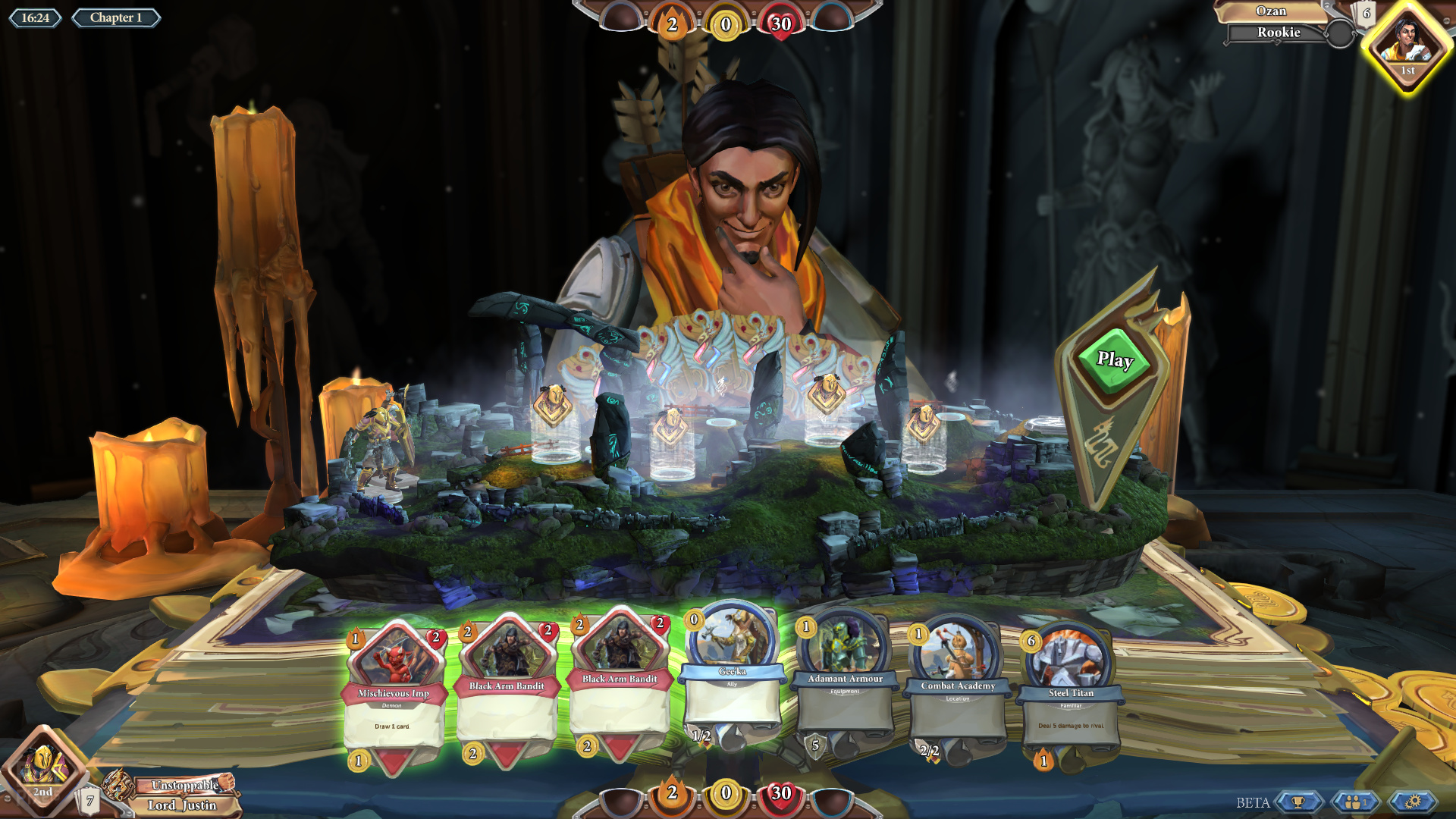This screenshot has height=819, width=1456.
Task: Open the gear settings menu
Action: coord(1412,802)
